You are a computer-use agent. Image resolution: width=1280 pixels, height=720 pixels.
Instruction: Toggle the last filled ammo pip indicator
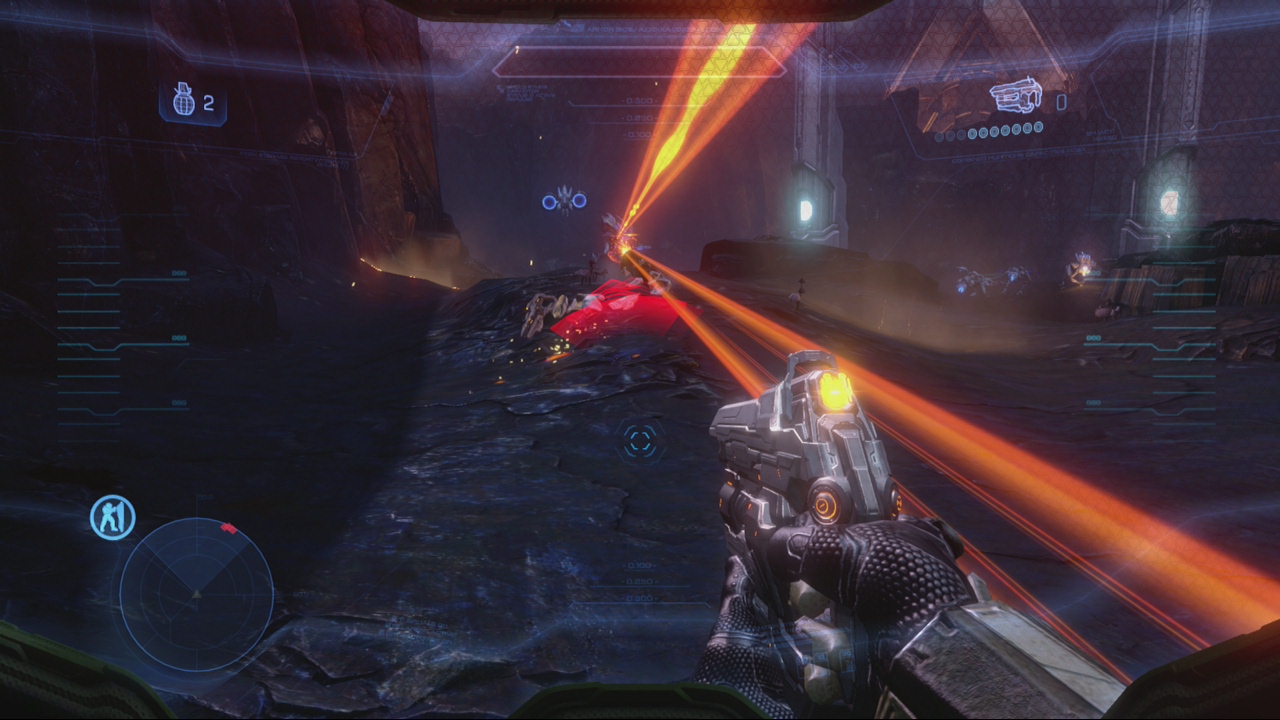pos(1038,126)
